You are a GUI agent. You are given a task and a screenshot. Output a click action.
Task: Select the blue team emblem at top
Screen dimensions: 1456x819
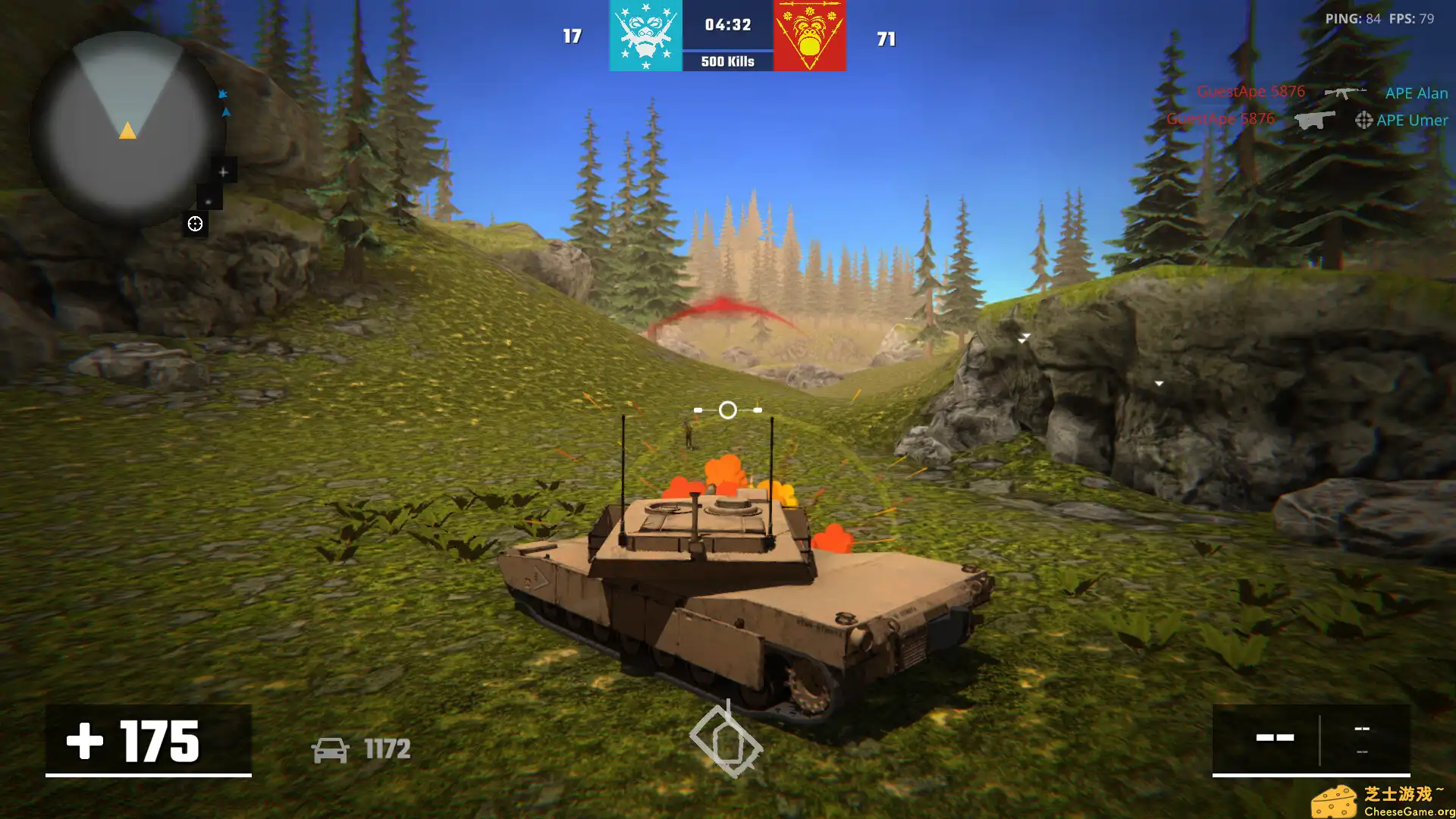tap(644, 34)
